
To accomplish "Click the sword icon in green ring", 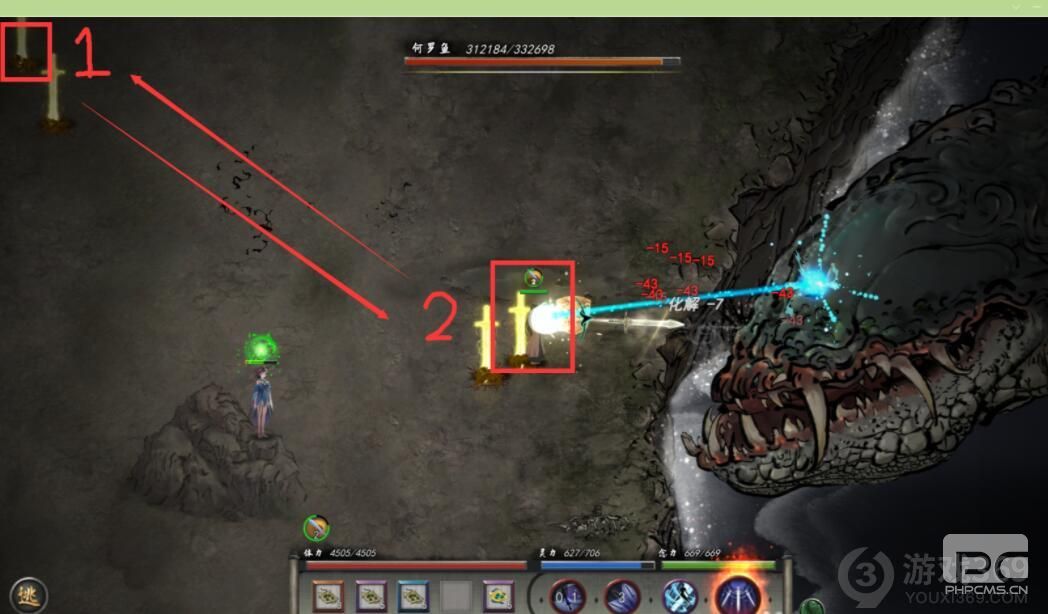I will pos(316,527).
